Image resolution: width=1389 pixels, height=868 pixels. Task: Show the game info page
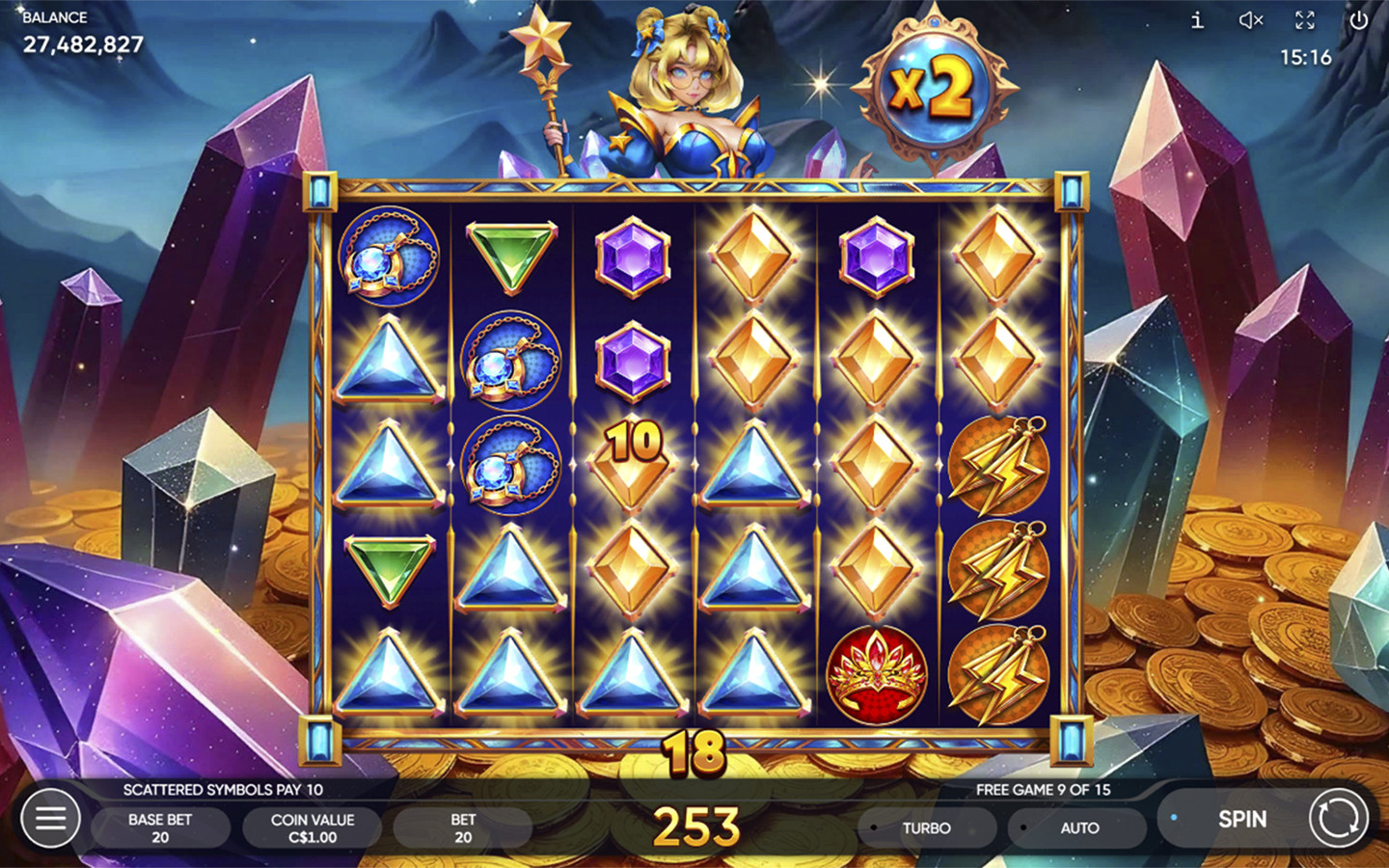(1197, 20)
